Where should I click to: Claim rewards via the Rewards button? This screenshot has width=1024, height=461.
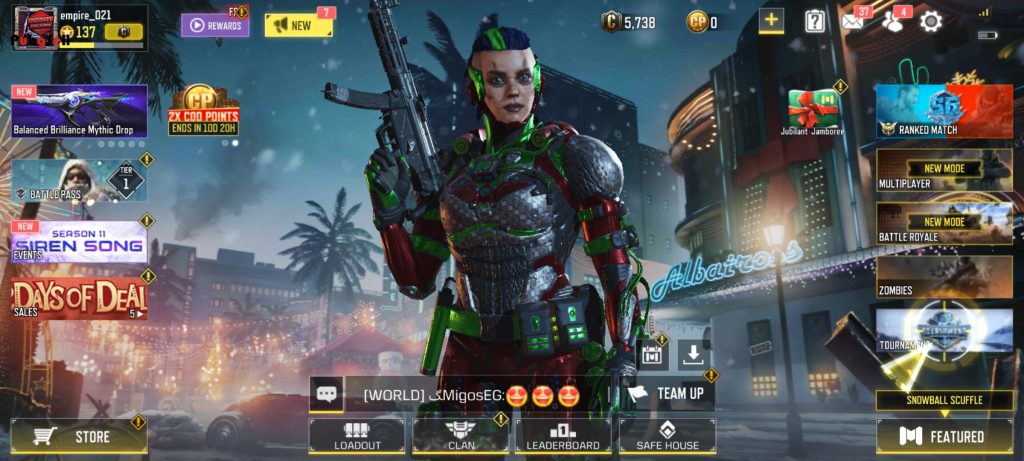point(215,25)
